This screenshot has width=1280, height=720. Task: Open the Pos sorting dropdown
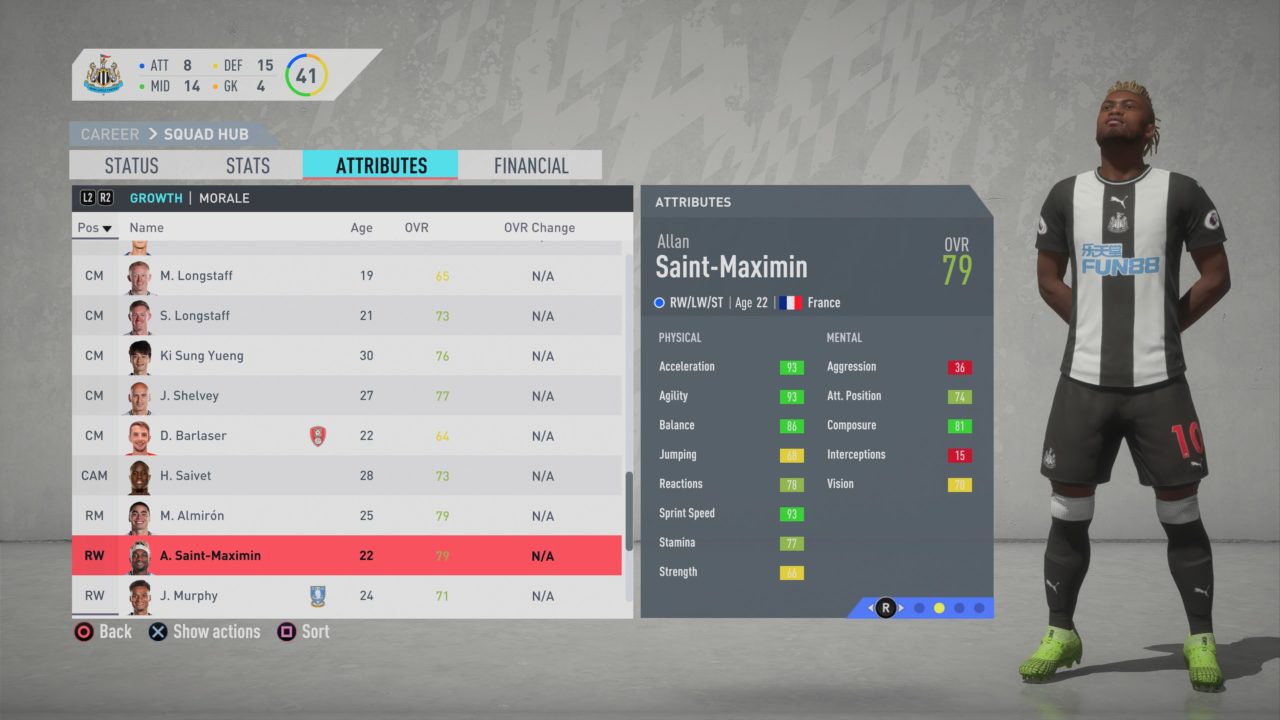click(94, 227)
